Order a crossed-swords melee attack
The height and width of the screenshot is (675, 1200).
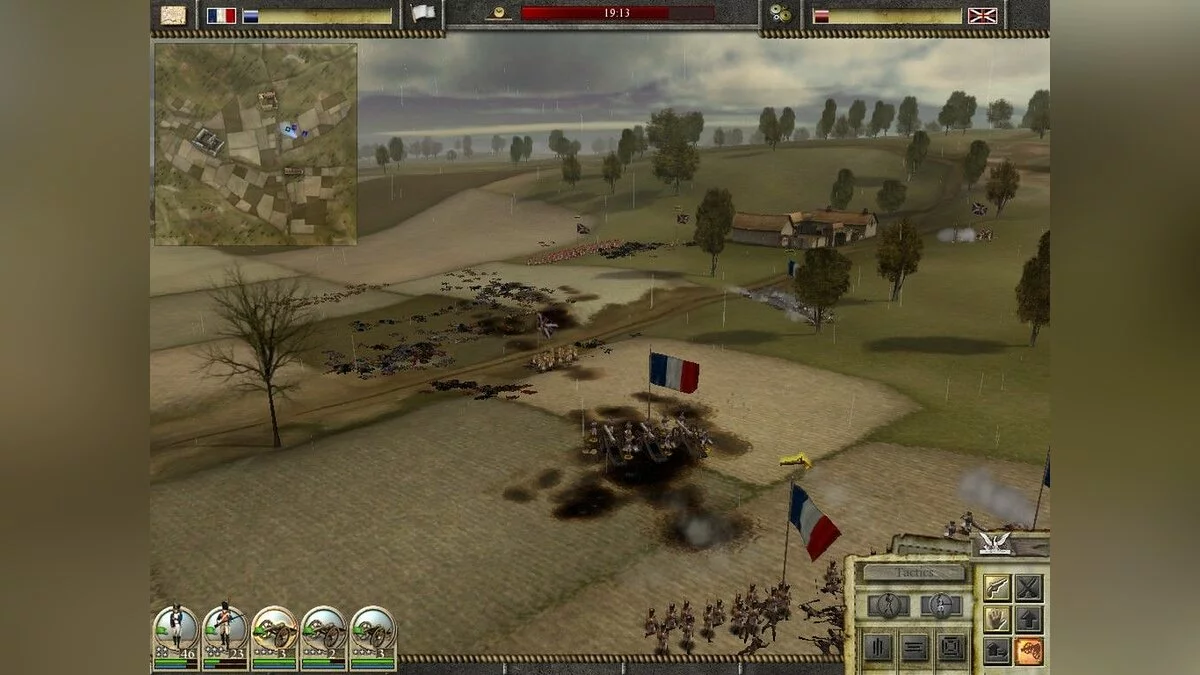click(x=1029, y=587)
